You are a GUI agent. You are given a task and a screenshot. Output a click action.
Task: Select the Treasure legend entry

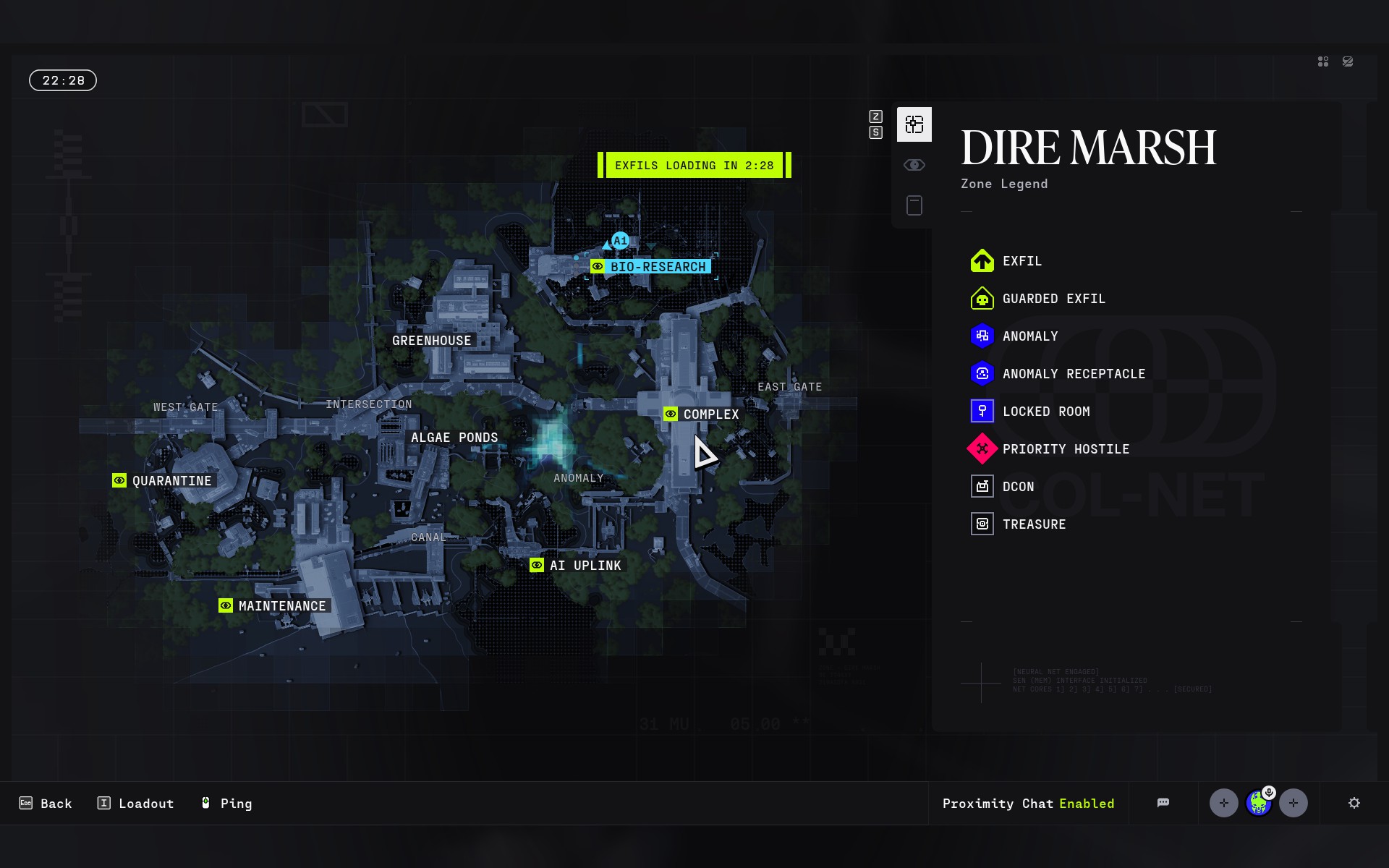coord(1019,524)
